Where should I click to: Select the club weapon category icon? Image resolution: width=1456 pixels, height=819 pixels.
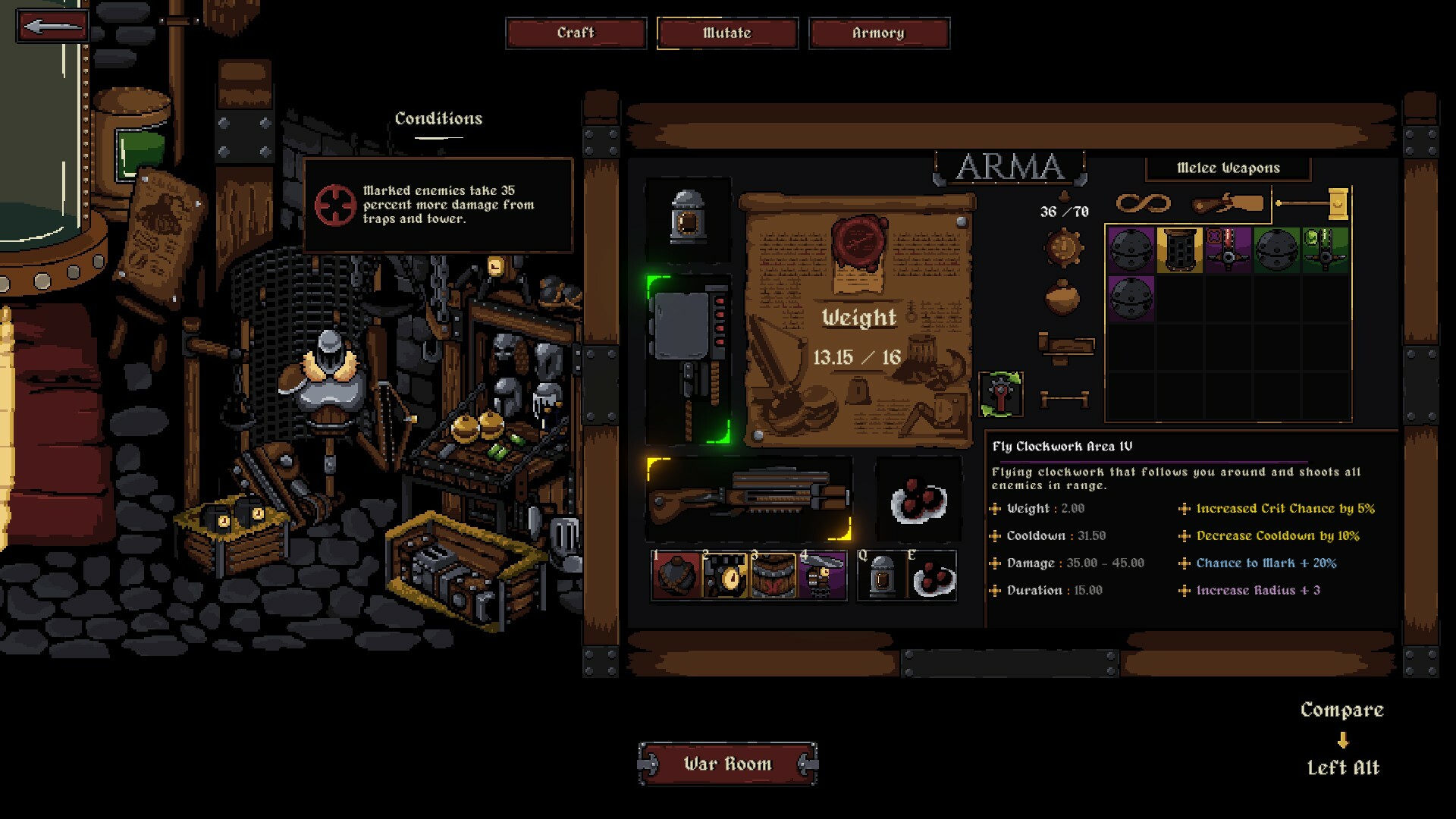coord(1228,202)
